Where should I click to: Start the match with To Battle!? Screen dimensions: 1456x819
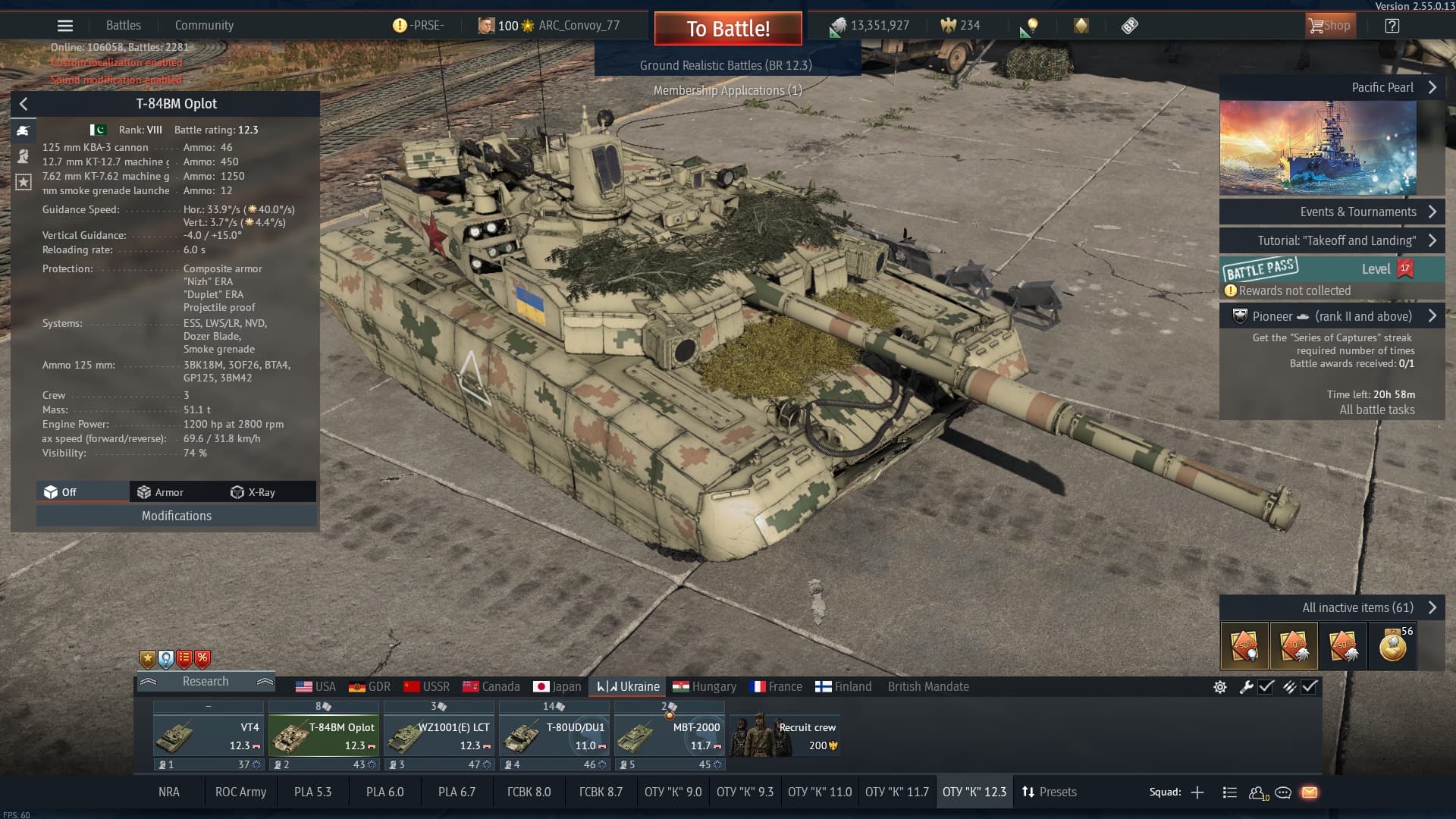[727, 29]
